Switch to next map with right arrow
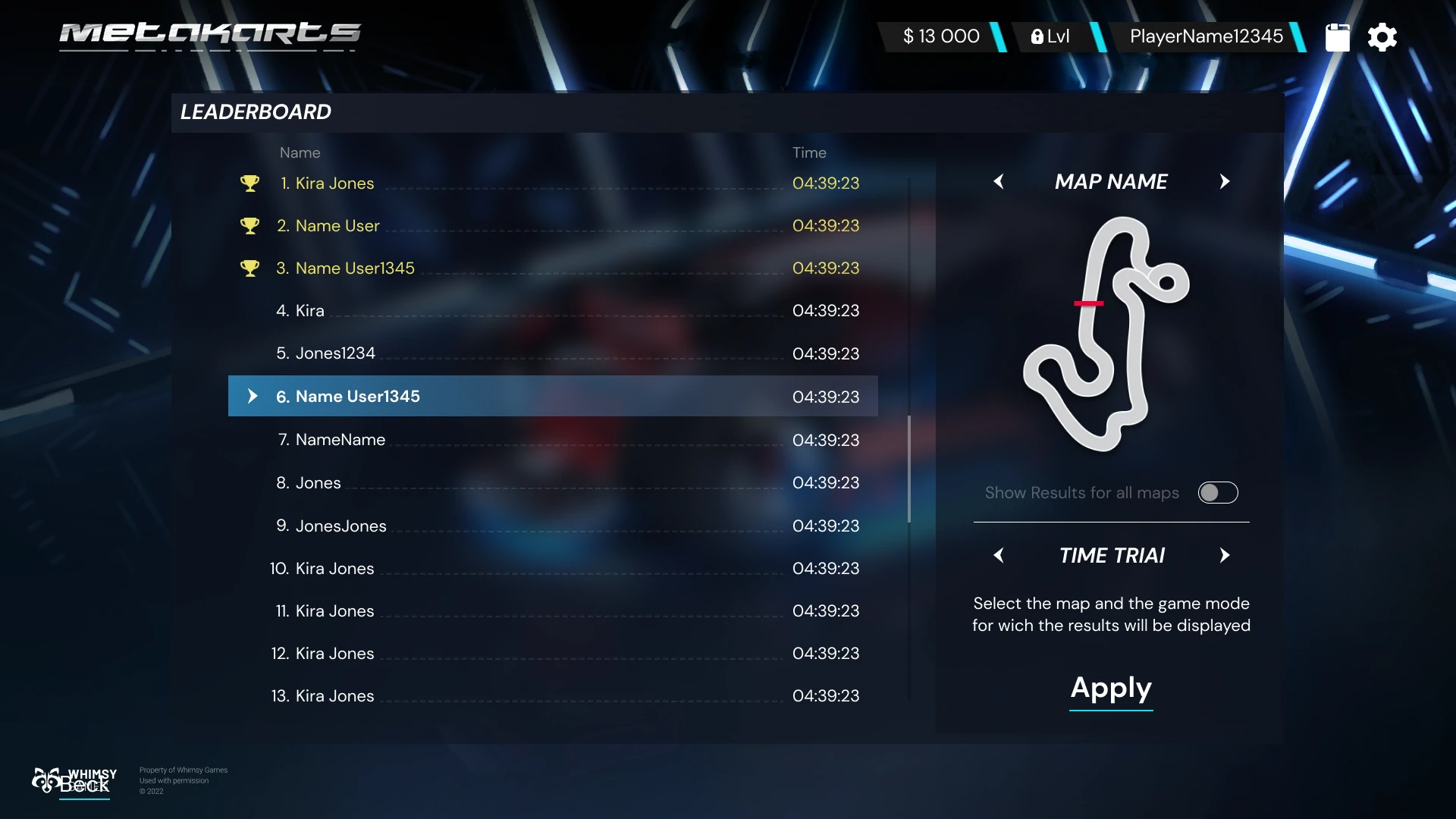Image resolution: width=1456 pixels, height=819 pixels. pos(1224,182)
